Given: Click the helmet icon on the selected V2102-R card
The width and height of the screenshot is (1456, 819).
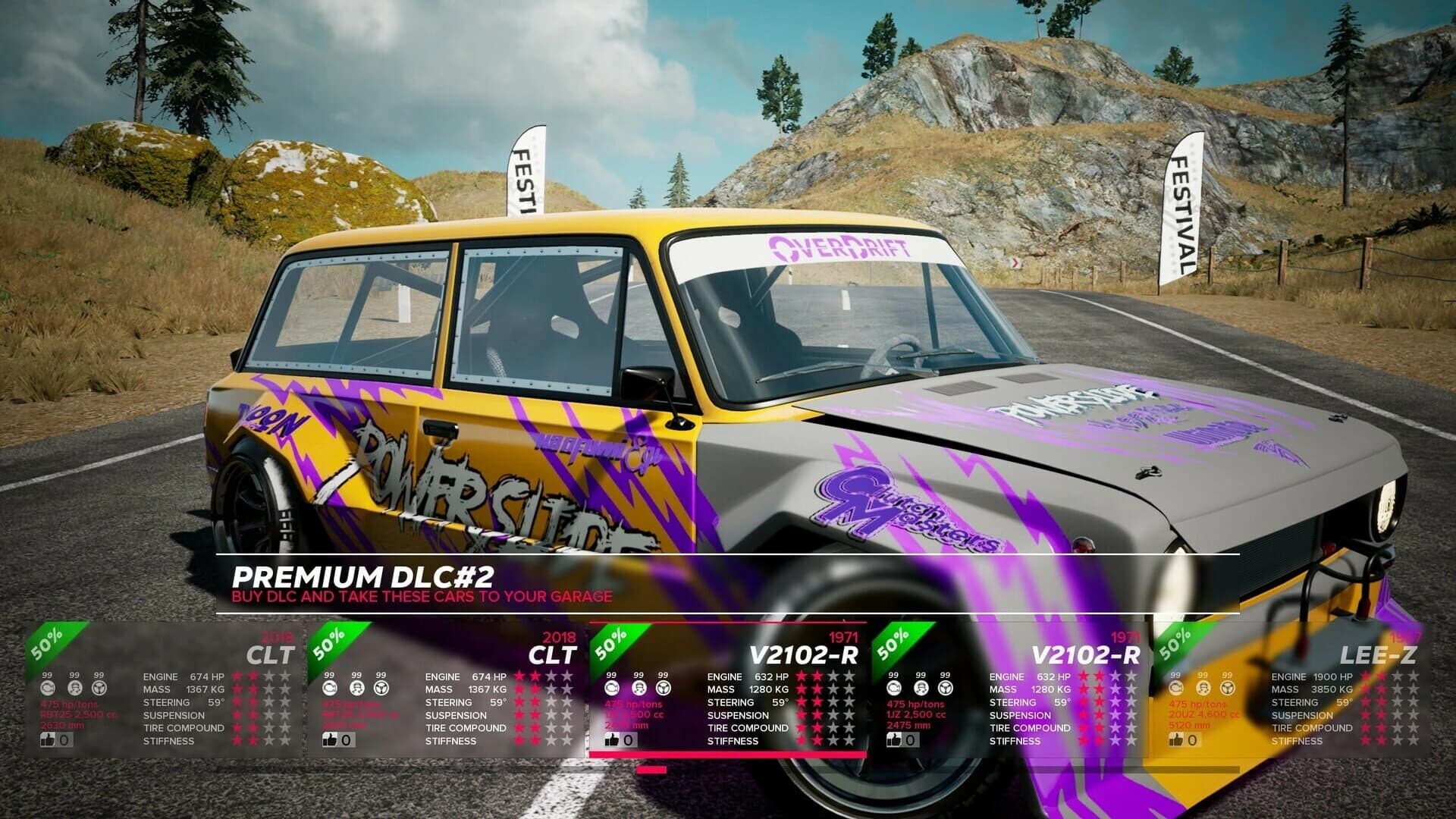Looking at the screenshot, I should [x=639, y=689].
